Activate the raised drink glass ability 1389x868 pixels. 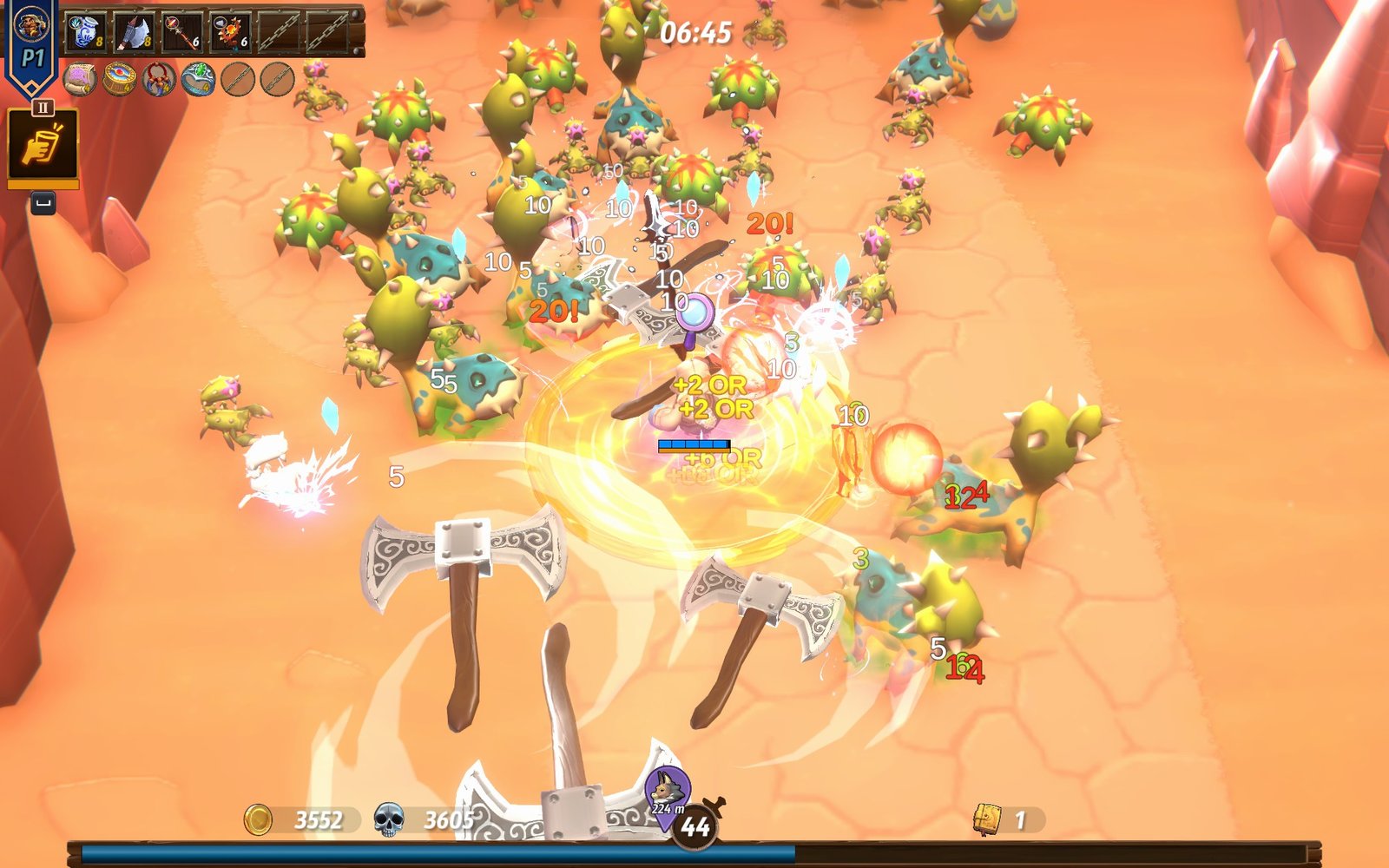pos(43,145)
